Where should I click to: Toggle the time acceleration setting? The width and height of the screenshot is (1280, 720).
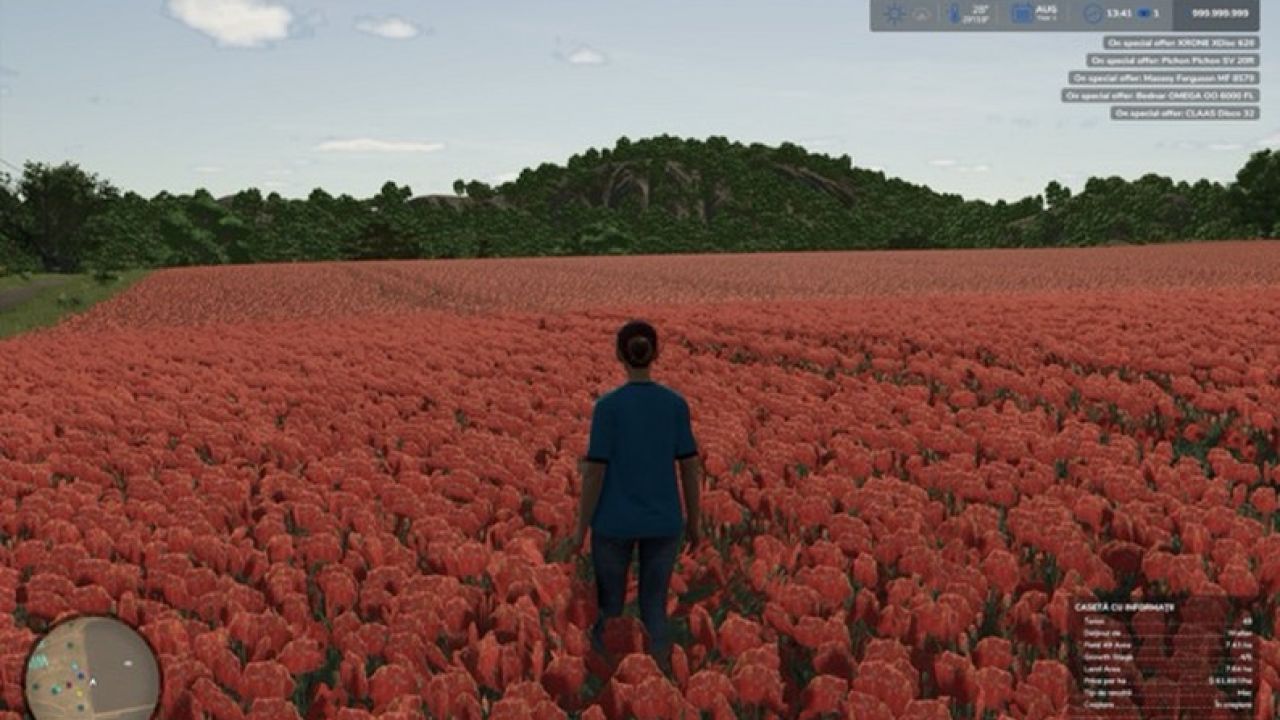pyautogui.click(x=1142, y=14)
